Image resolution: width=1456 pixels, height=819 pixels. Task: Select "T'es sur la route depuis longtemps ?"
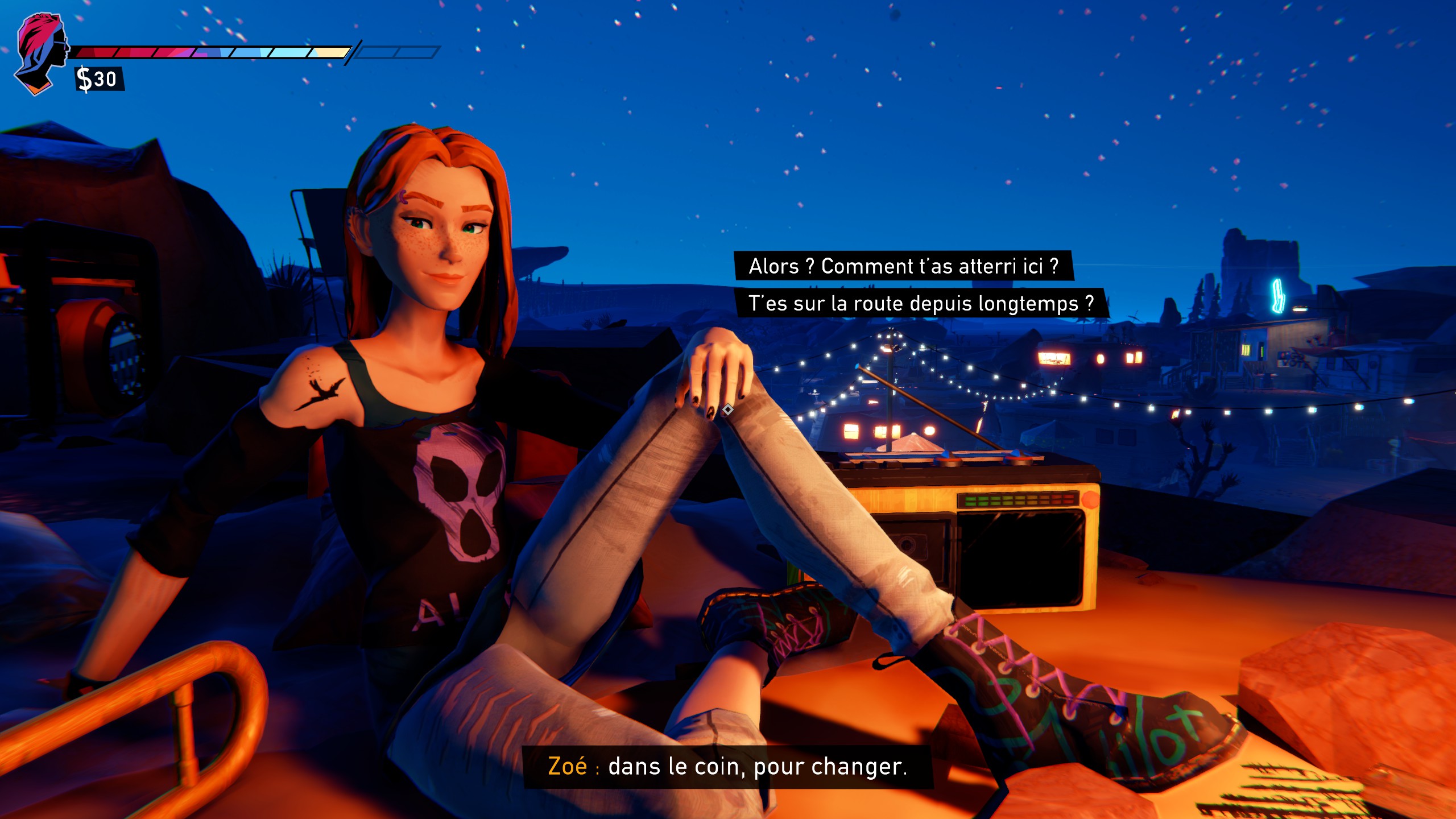[920, 303]
